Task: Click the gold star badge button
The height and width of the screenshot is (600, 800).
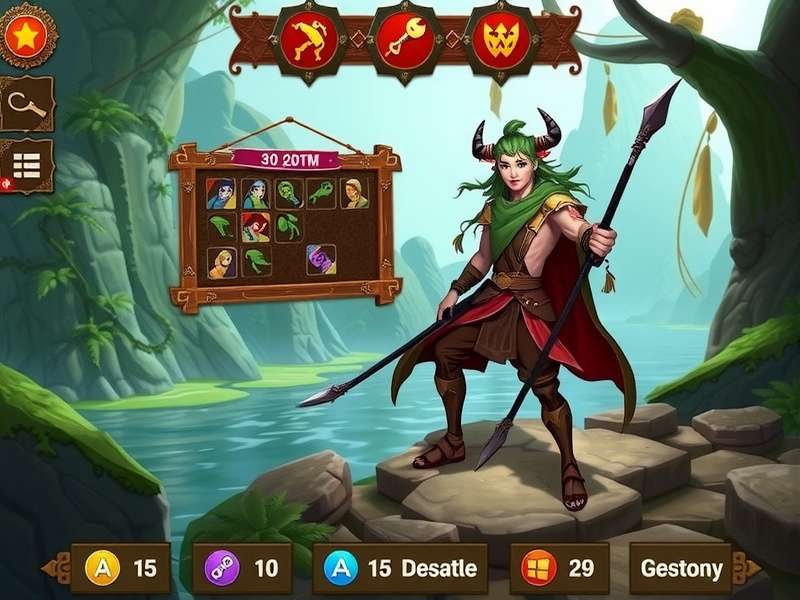Action: pos(26,36)
